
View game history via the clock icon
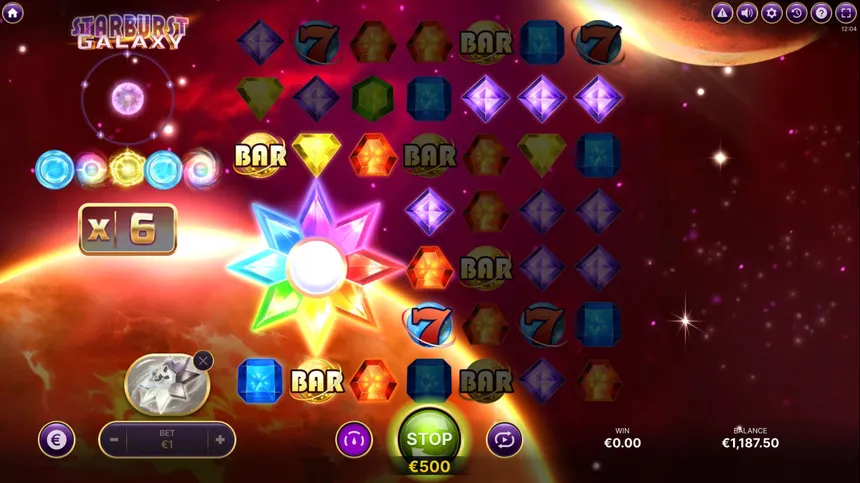click(796, 13)
